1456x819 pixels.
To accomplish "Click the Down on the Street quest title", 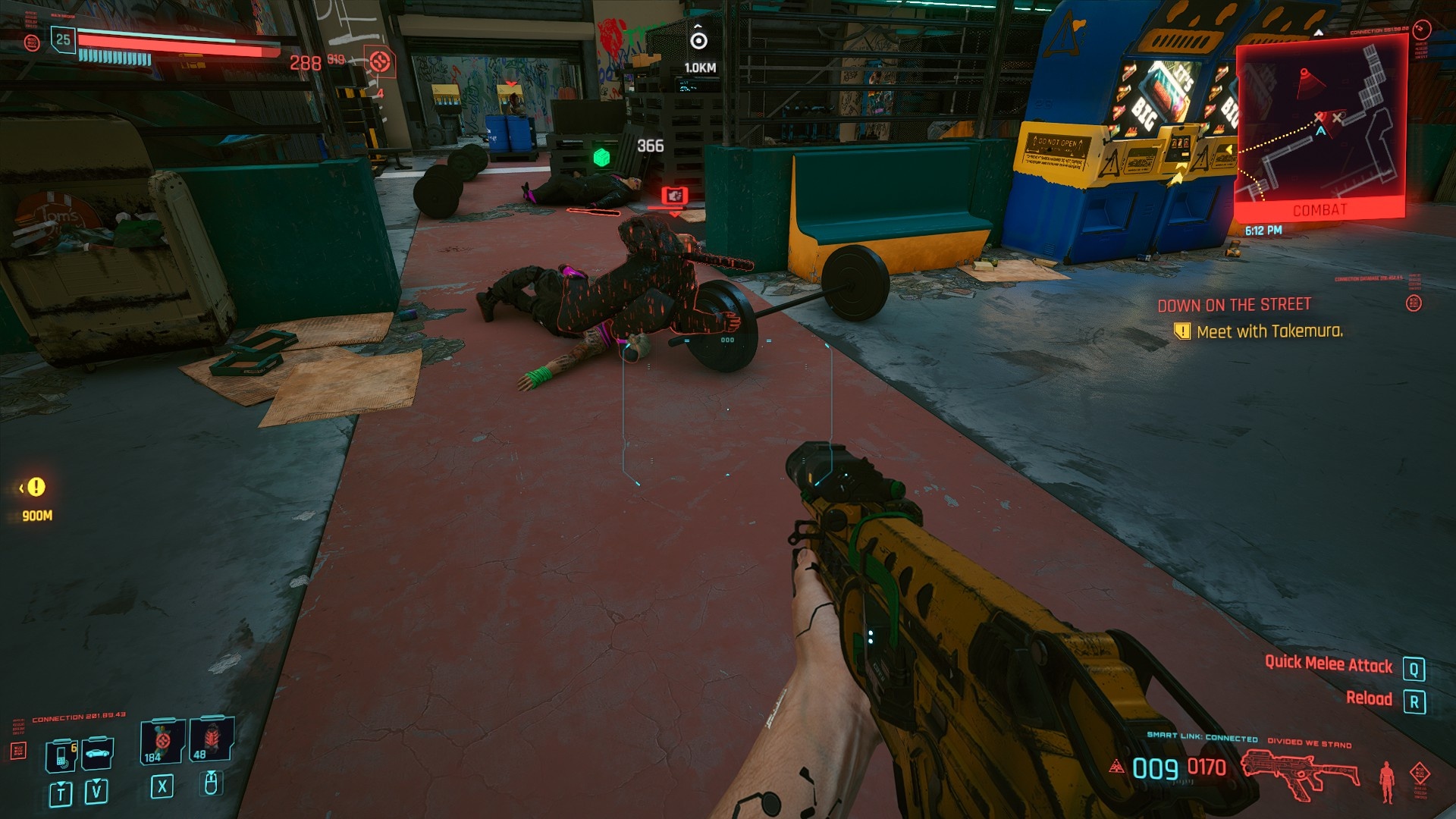I will click(x=1234, y=305).
